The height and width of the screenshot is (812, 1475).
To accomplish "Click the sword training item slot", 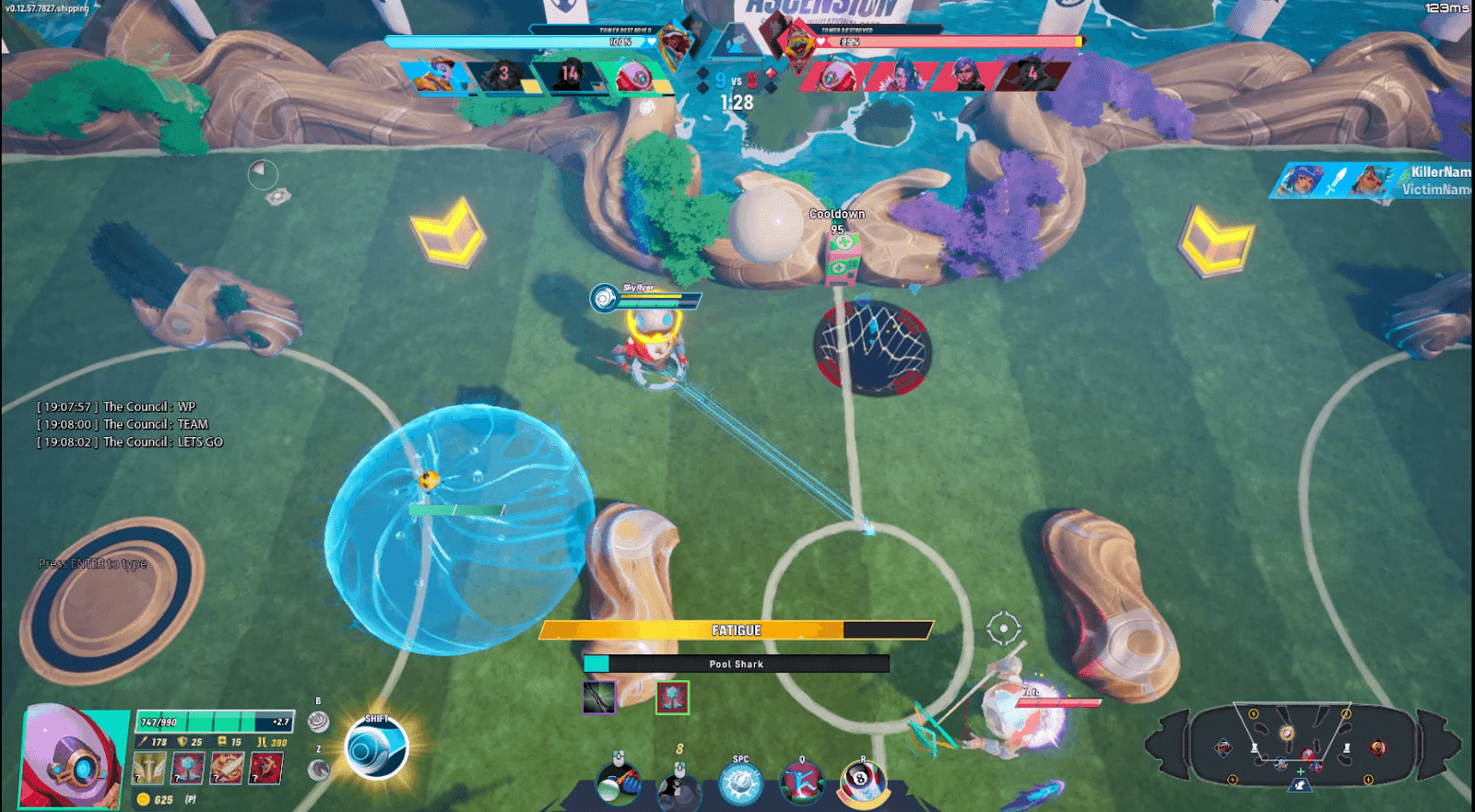I will pos(225,768).
